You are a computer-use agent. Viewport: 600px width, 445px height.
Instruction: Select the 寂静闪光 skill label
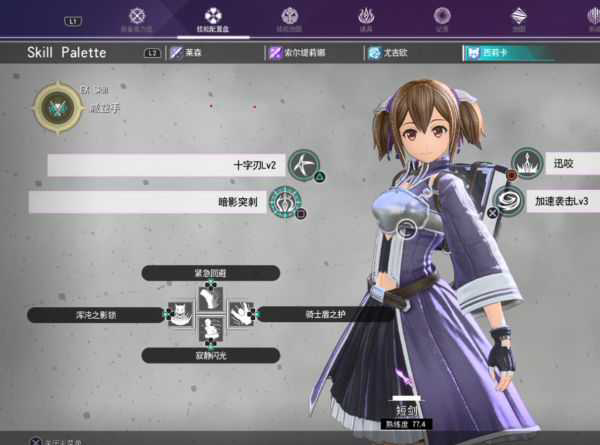[x=210, y=355]
